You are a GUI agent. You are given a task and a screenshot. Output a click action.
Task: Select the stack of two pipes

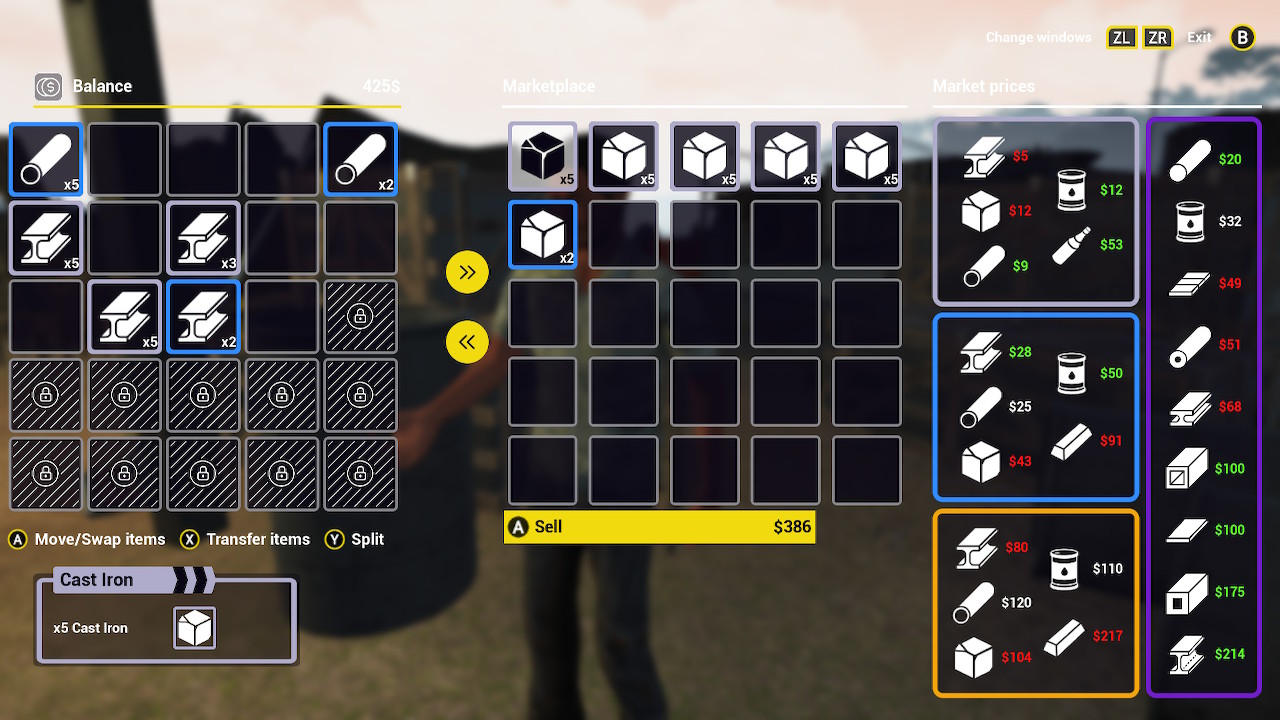click(360, 159)
